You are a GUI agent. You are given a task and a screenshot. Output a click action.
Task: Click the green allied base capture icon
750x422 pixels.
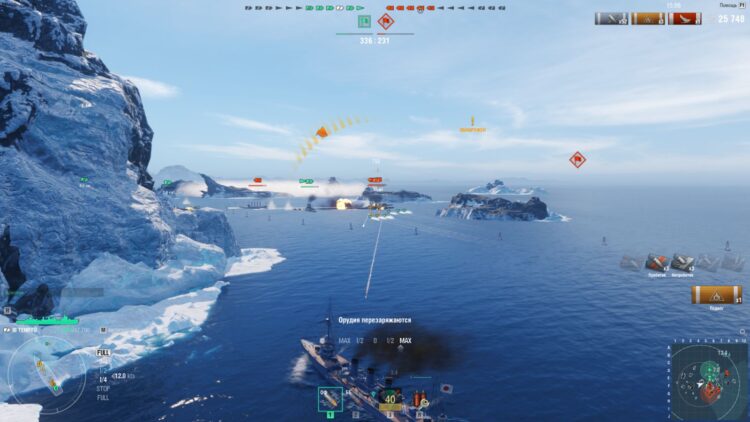click(363, 21)
